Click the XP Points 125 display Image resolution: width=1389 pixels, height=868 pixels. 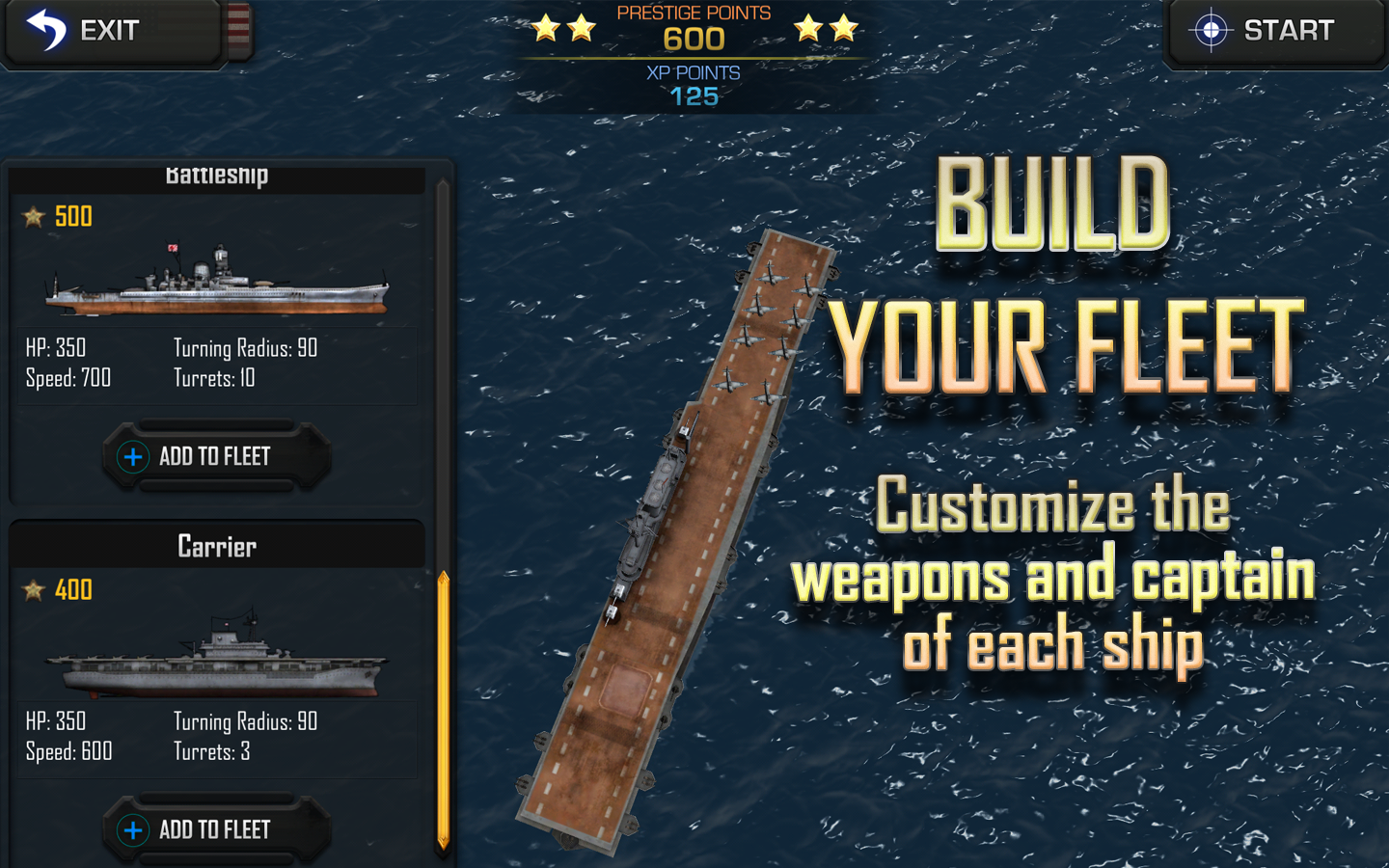[x=693, y=85]
